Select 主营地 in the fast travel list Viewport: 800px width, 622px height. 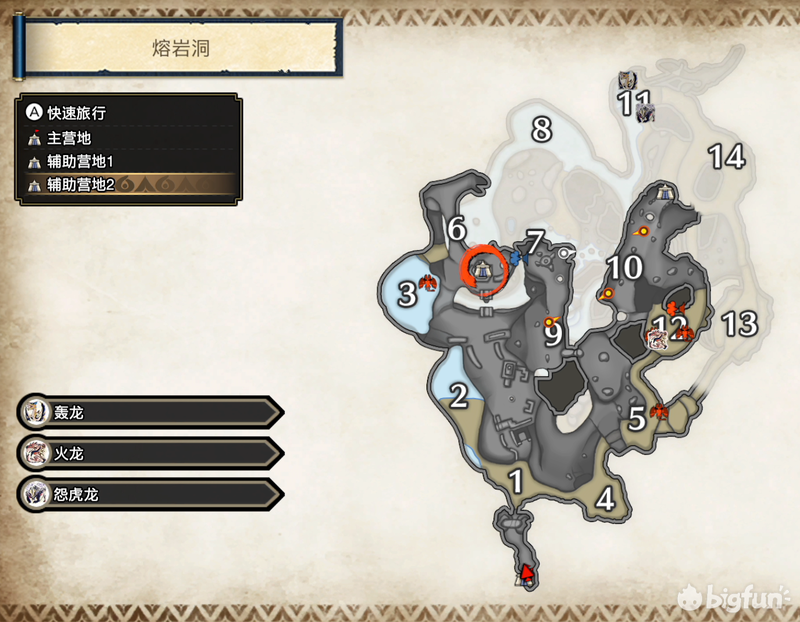pos(70,139)
